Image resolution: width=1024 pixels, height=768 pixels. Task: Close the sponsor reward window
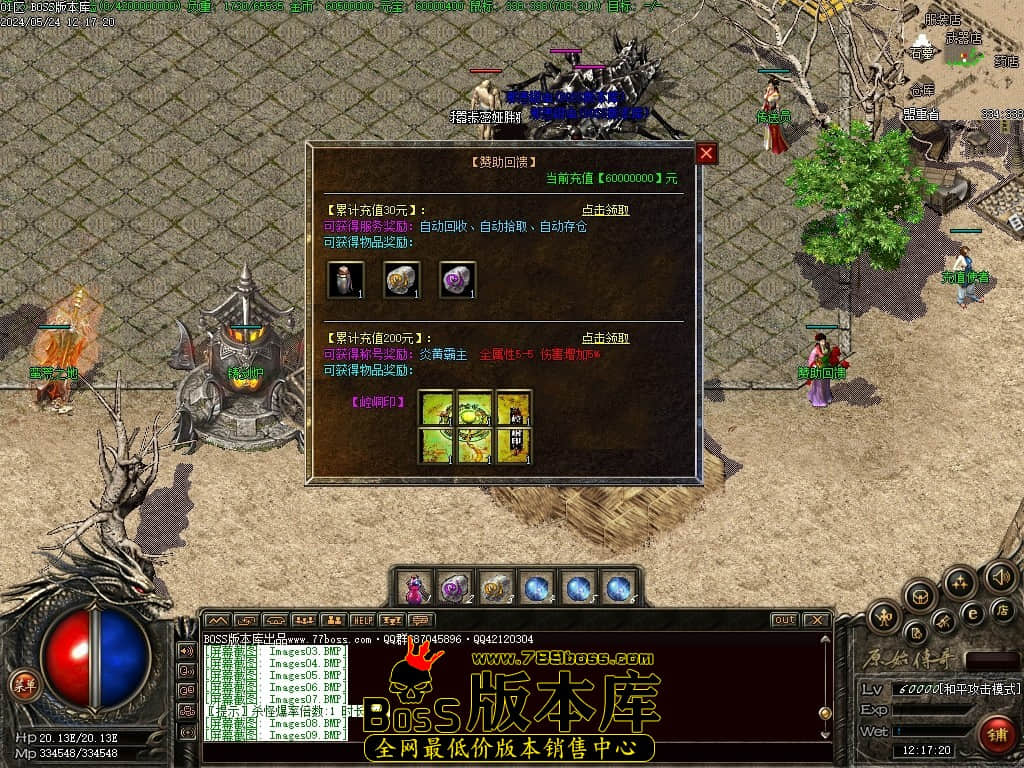coord(707,153)
